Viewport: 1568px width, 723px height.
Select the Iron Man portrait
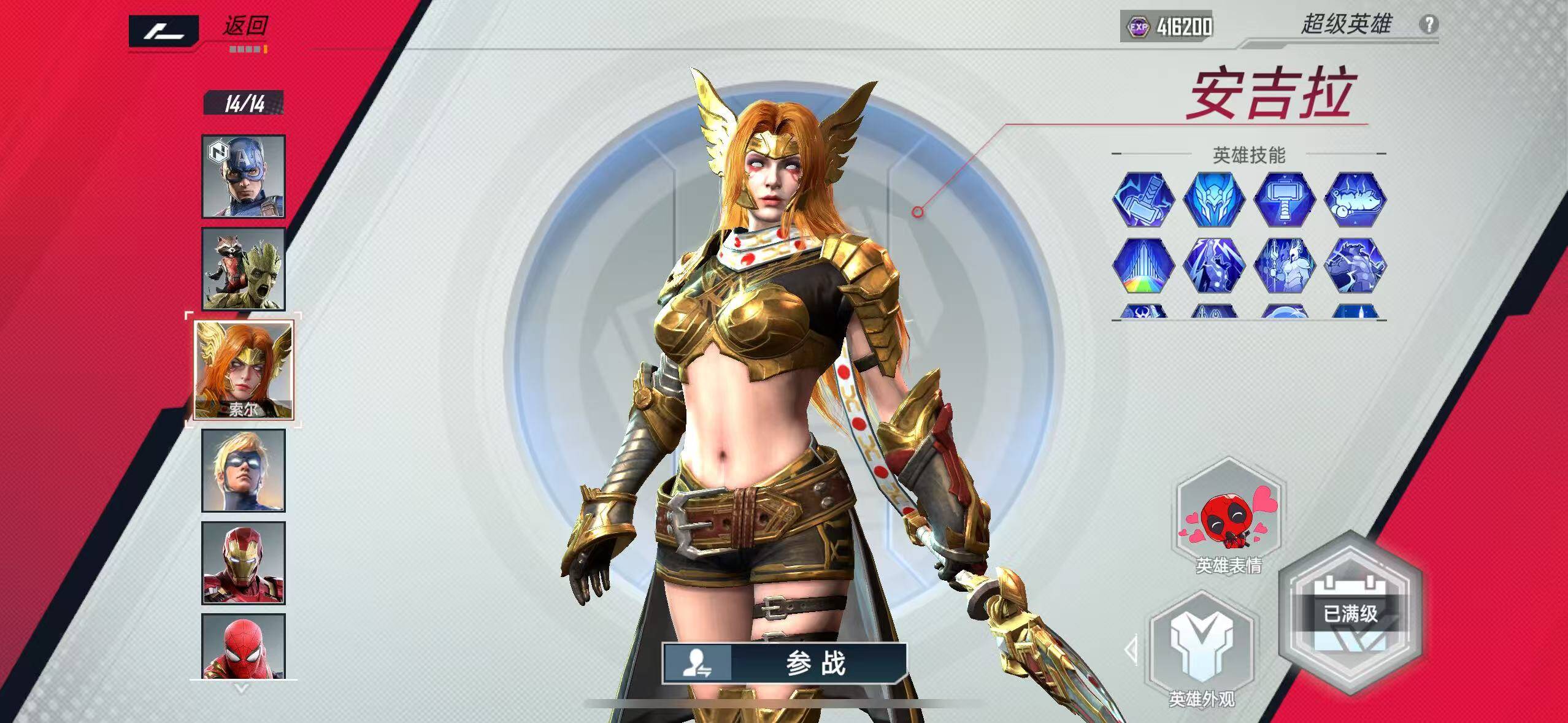(244, 563)
